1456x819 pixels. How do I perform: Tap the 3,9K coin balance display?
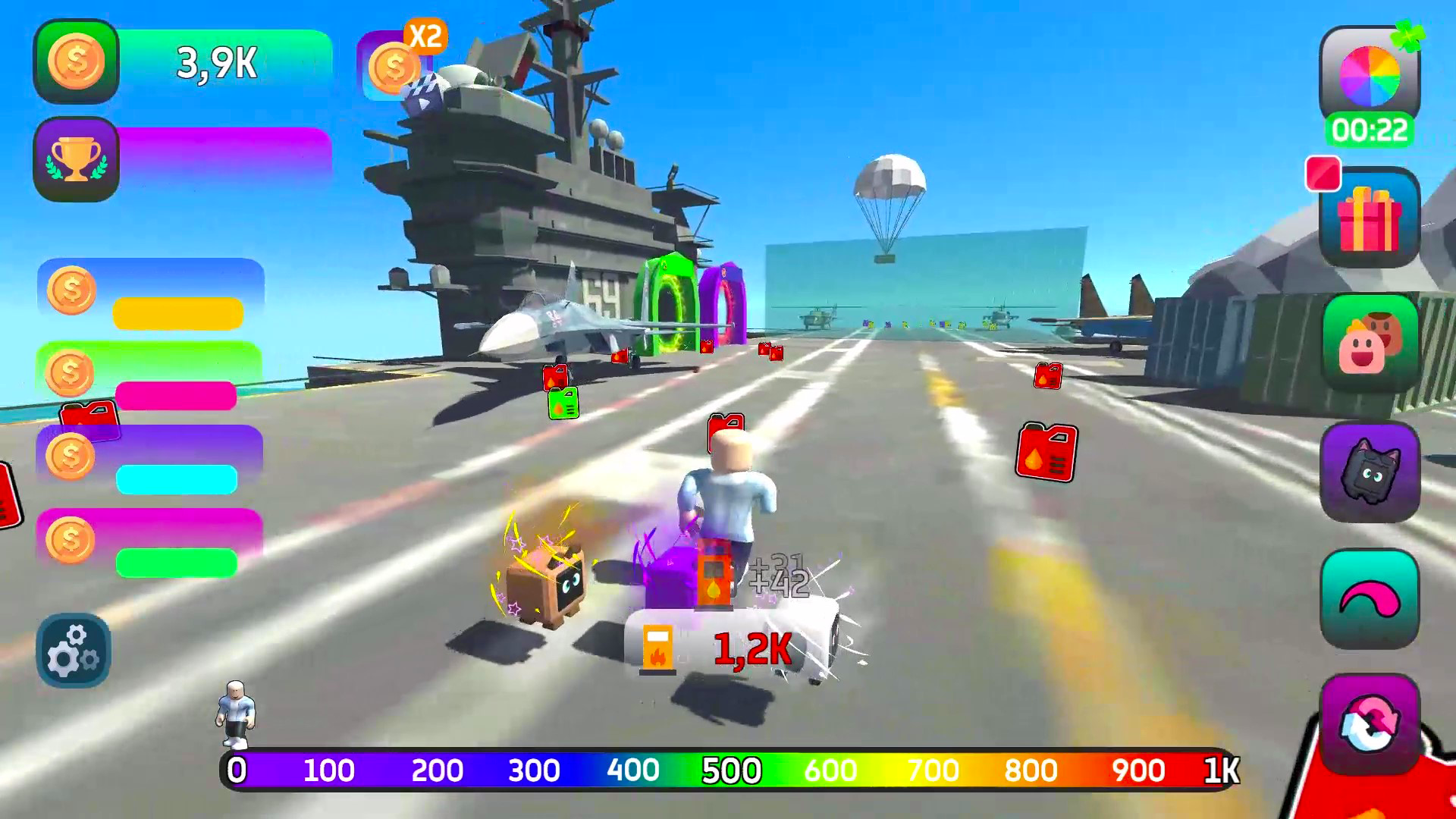pyautogui.click(x=216, y=64)
